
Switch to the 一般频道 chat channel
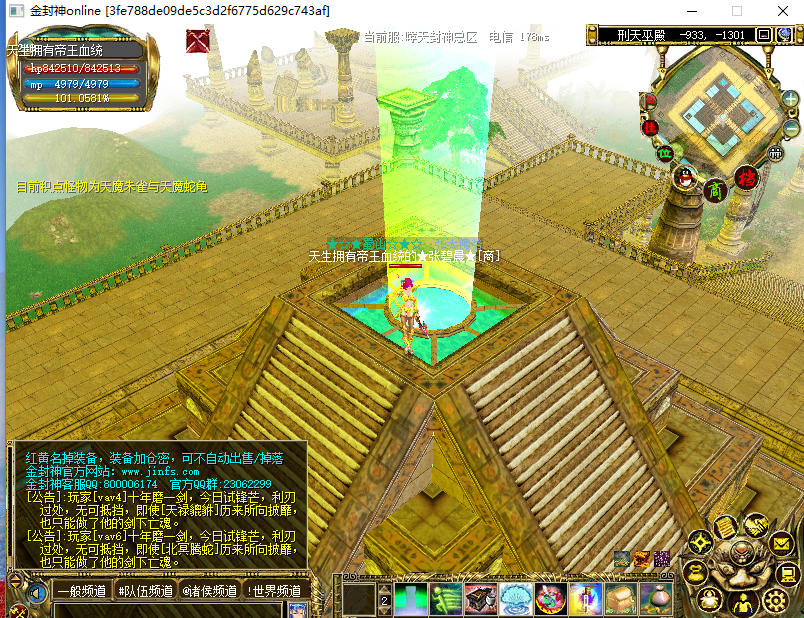[81, 591]
